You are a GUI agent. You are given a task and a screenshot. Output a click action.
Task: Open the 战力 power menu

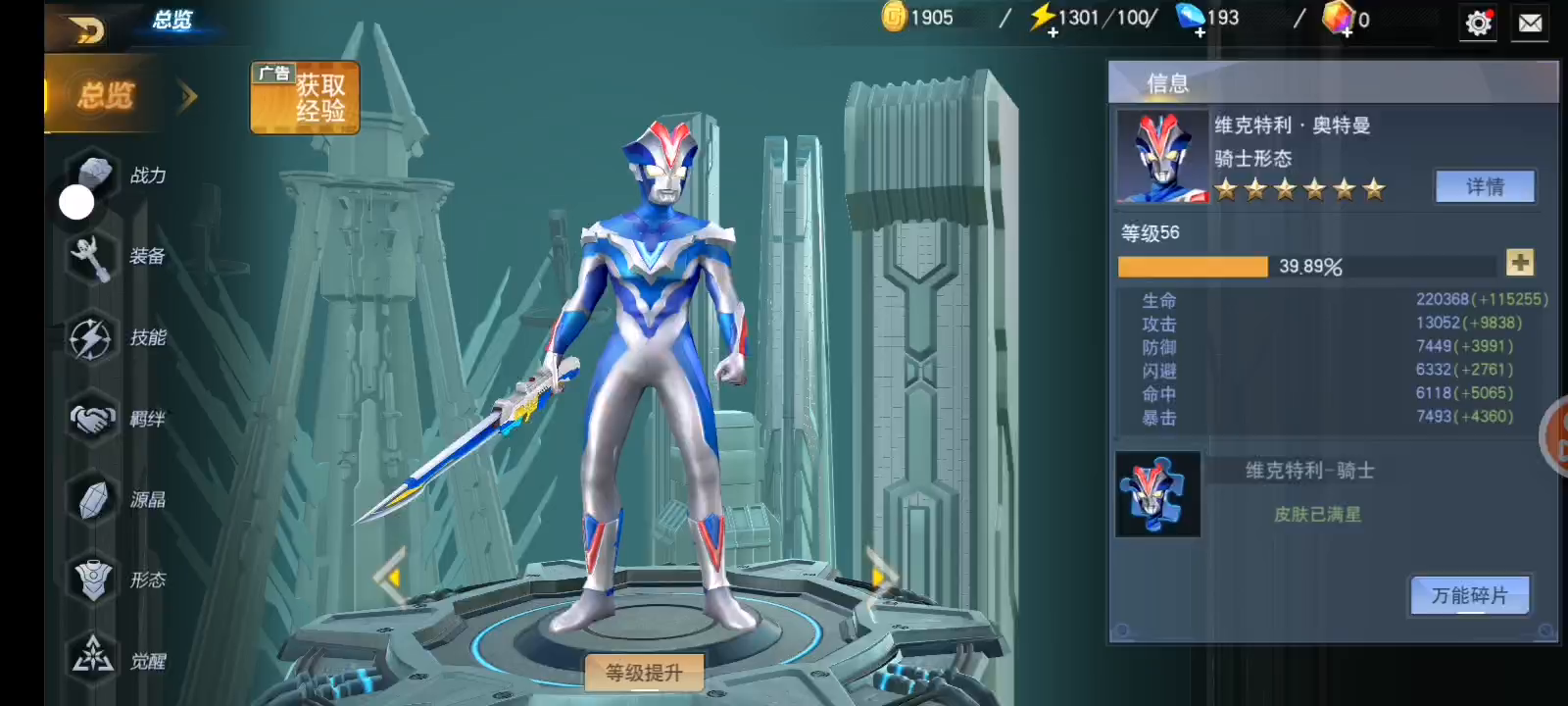click(118, 176)
